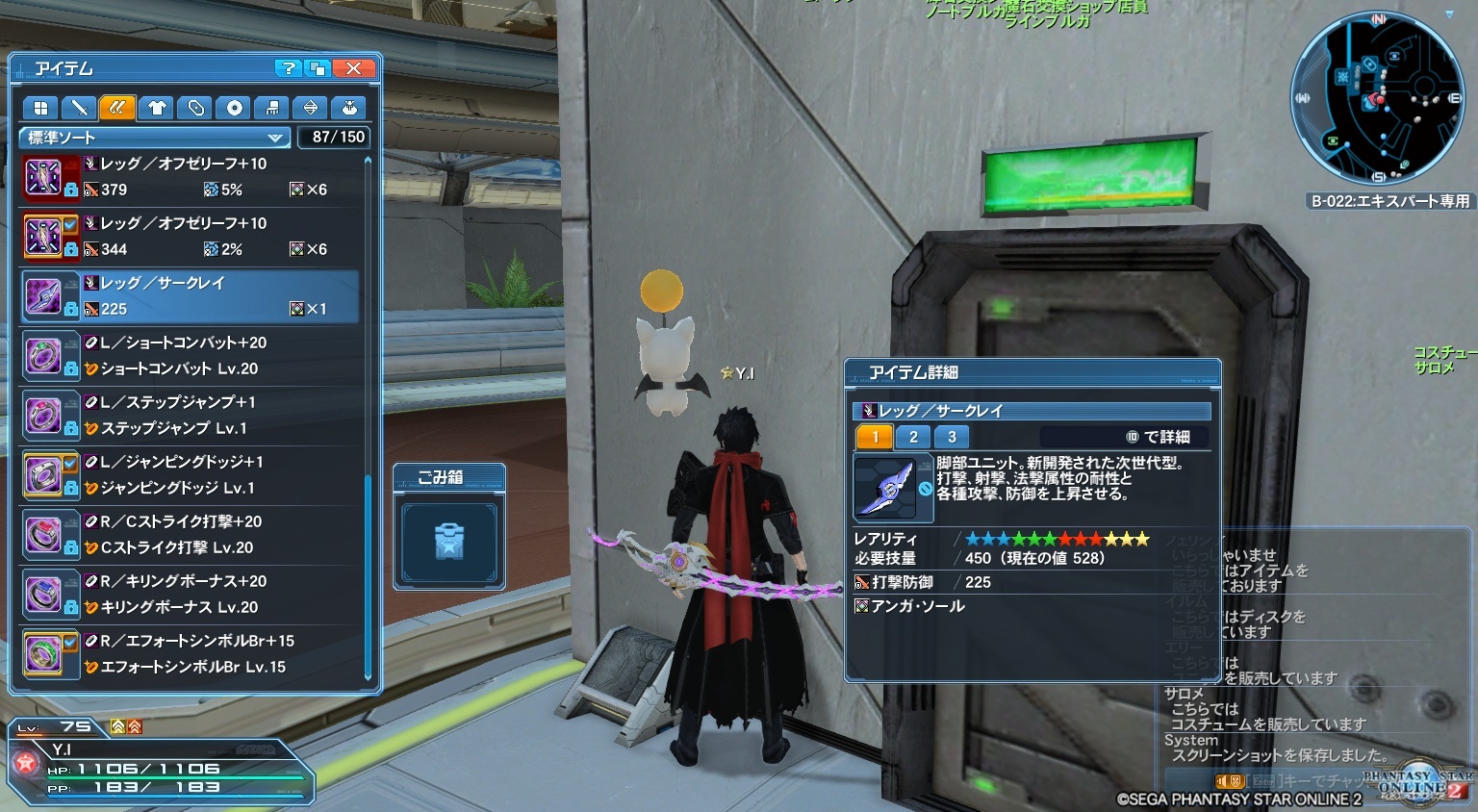Show the all-items grid tab
Image resolution: width=1478 pixels, height=812 pixels.
(x=40, y=108)
